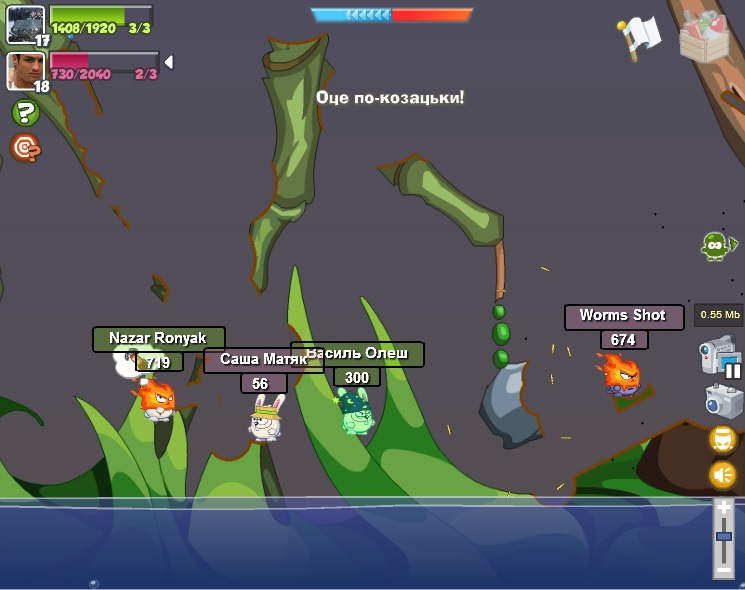
Task: Click the orange target hint icon
Action: [x=25, y=148]
